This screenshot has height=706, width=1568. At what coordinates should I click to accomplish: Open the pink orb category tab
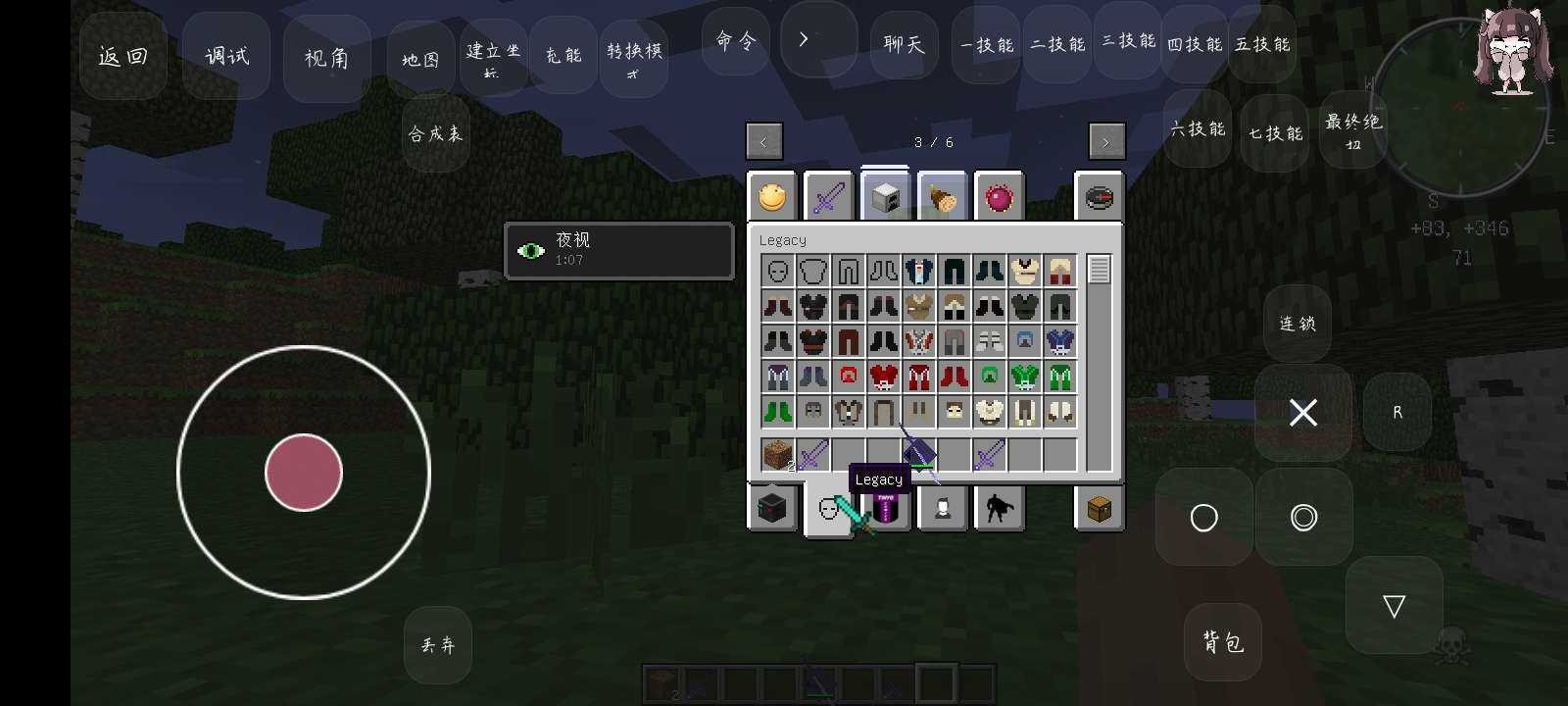point(998,196)
